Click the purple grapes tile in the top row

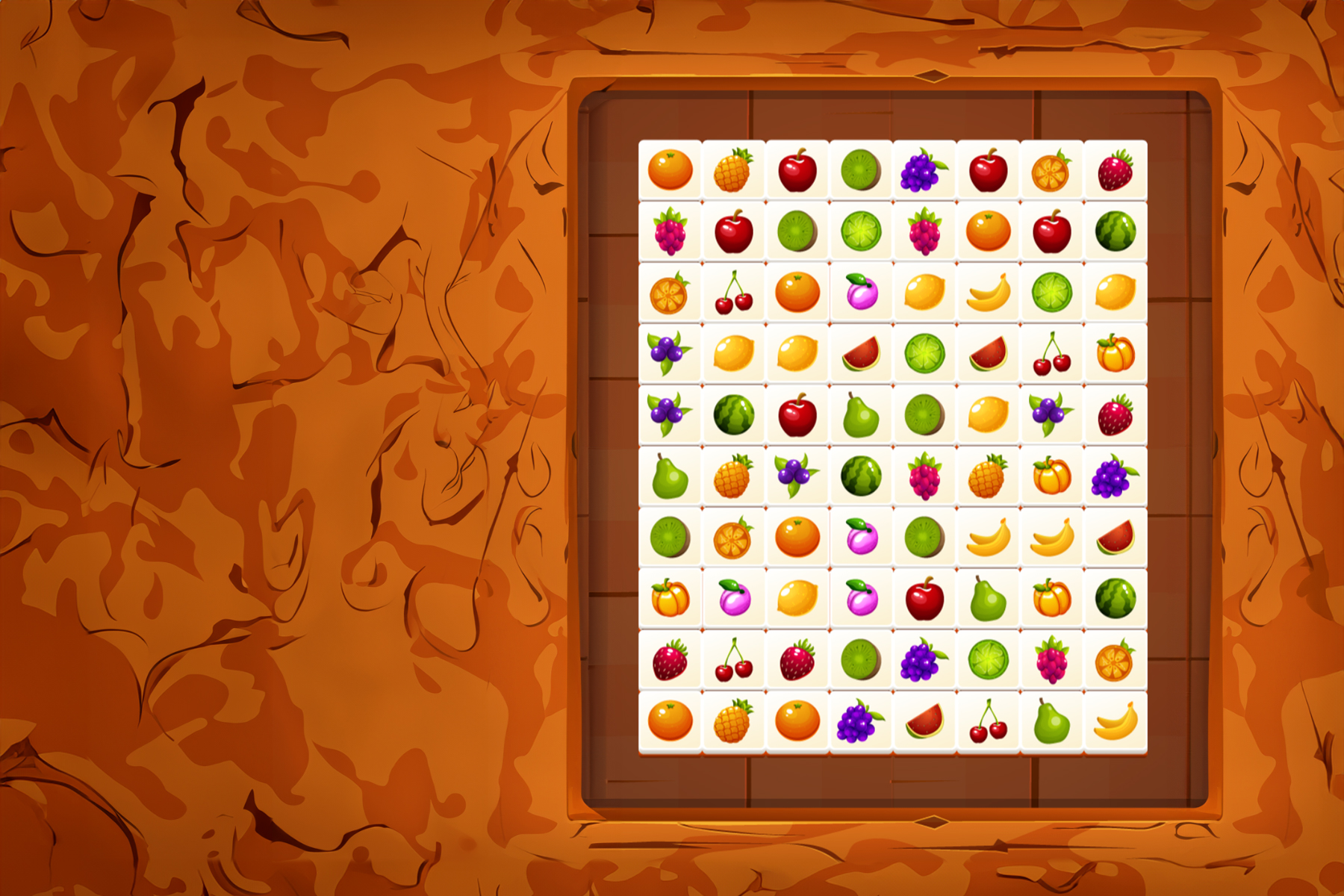[x=921, y=170]
